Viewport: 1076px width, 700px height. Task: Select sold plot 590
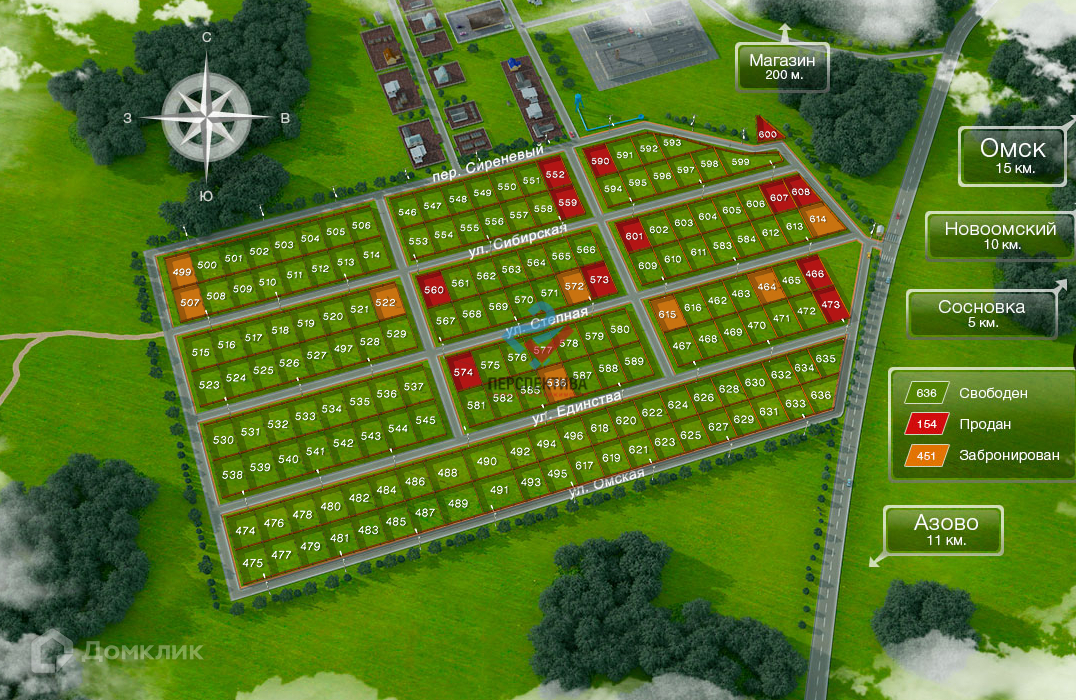[600, 161]
